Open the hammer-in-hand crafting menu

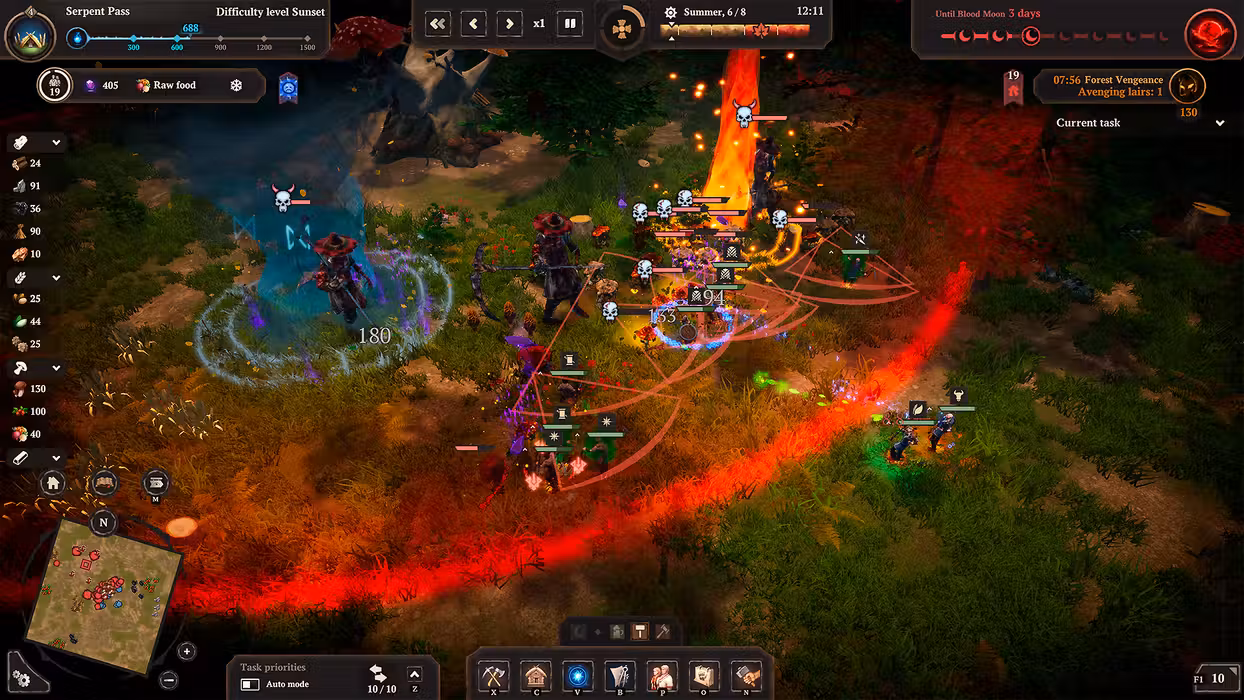[x=745, y=676]
